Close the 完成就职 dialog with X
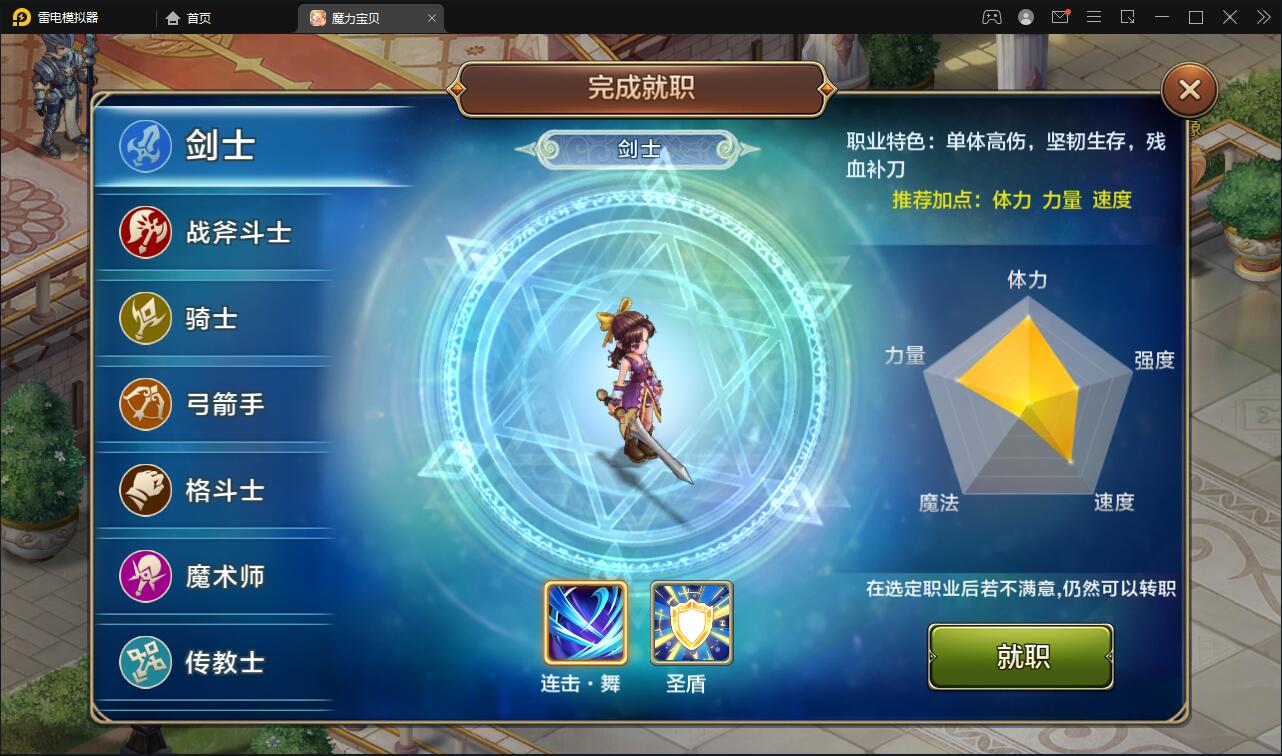 coord(1188,89)
